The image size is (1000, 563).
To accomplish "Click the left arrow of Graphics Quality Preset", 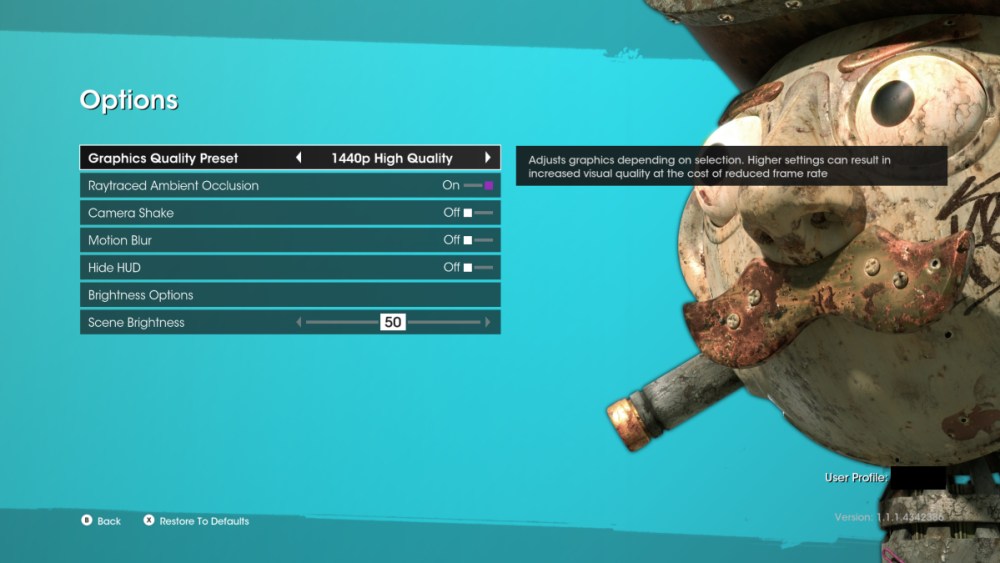I will (x=298, y=158).
